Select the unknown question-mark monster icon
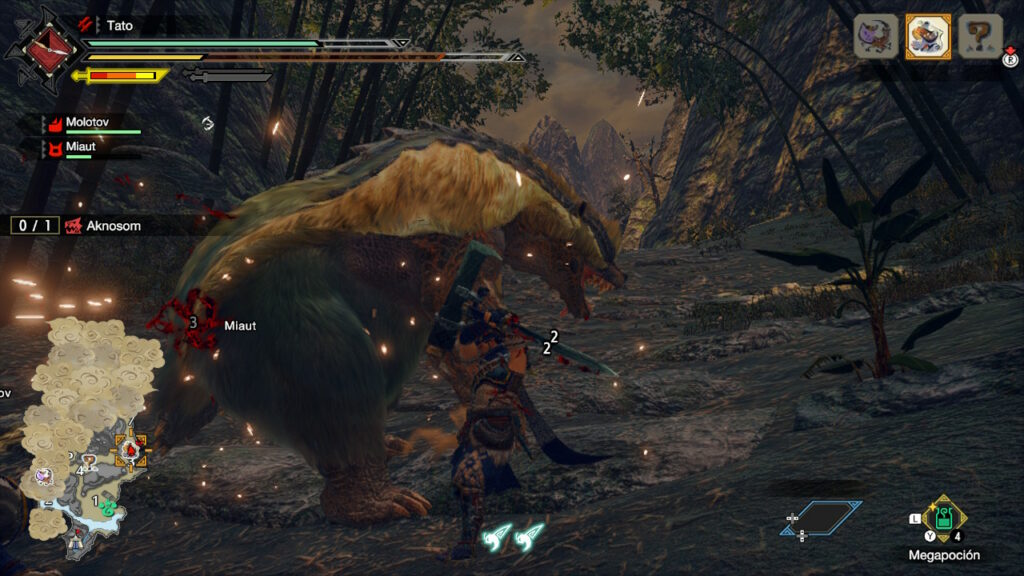1024x576 pixels. [981, 37]
